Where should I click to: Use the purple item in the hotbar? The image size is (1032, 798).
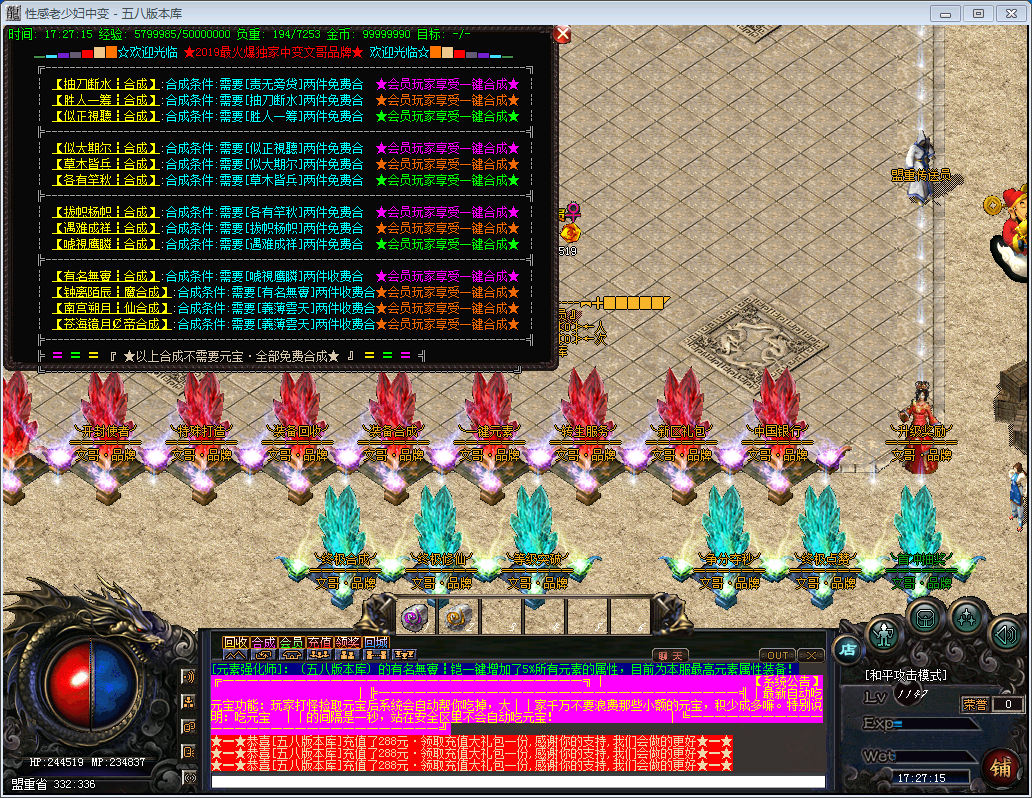point(414,616)
